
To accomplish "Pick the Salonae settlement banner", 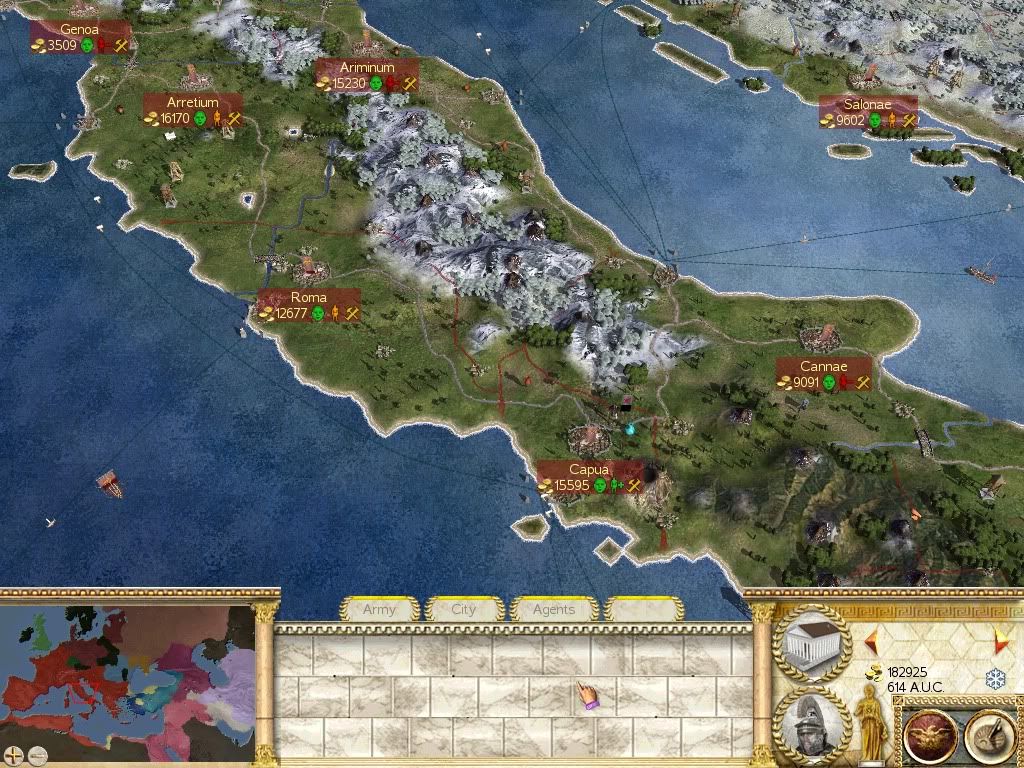I will [867, 112].
